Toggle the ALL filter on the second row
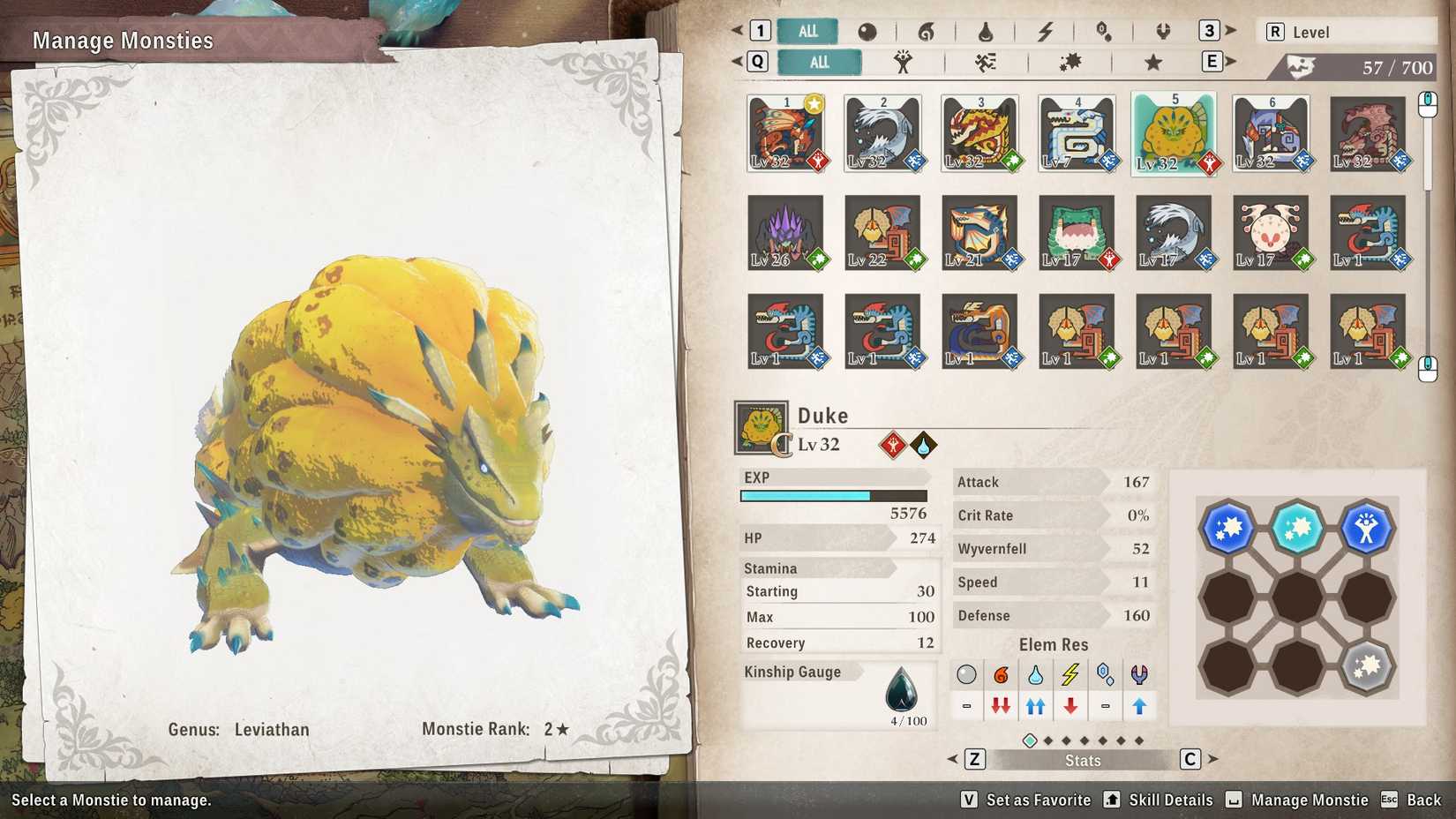1456x819 pixels. (x=819, y=62)
